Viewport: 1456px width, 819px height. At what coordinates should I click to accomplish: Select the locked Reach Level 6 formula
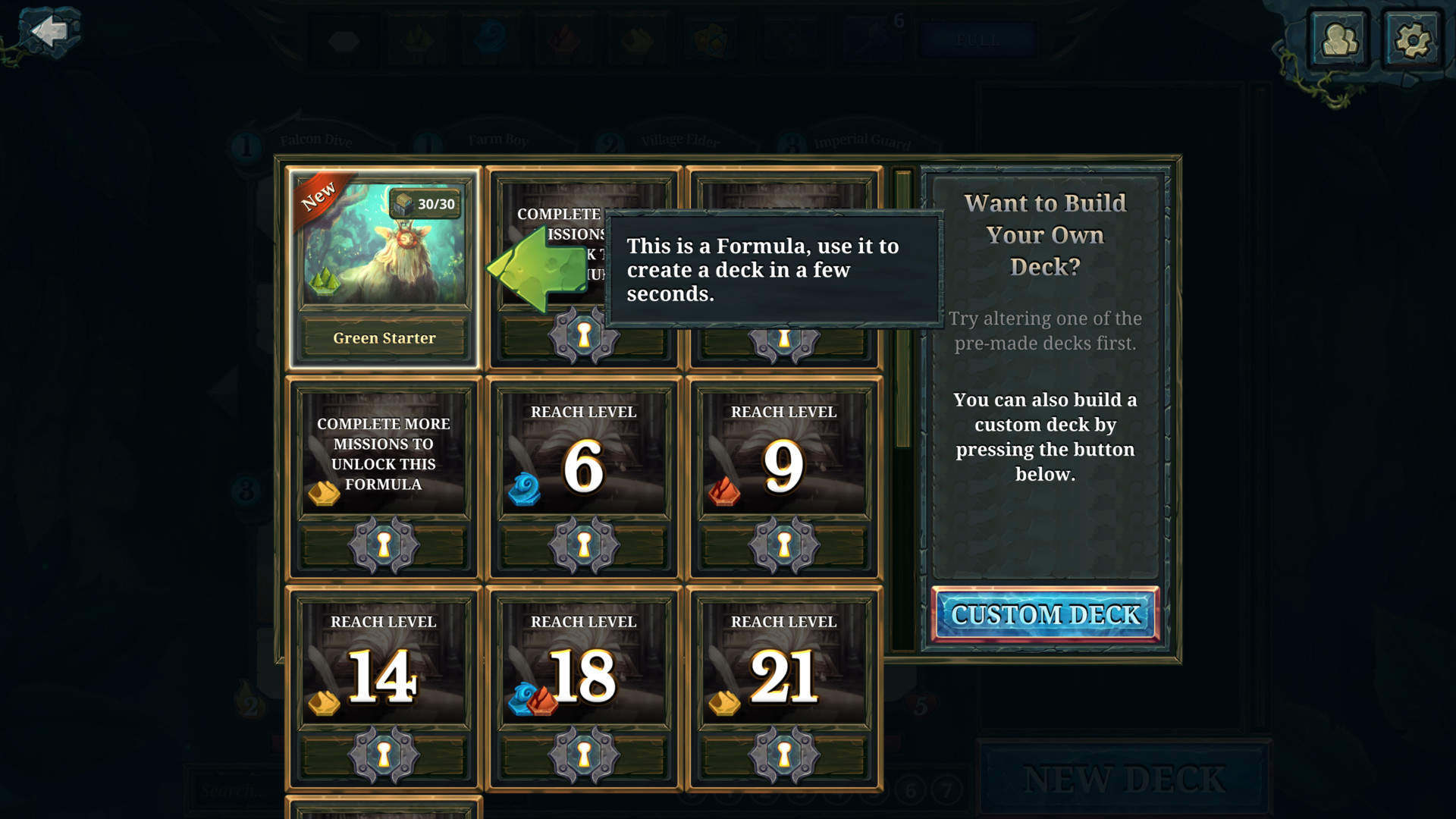pyautogui.click(x=584, y=478)
